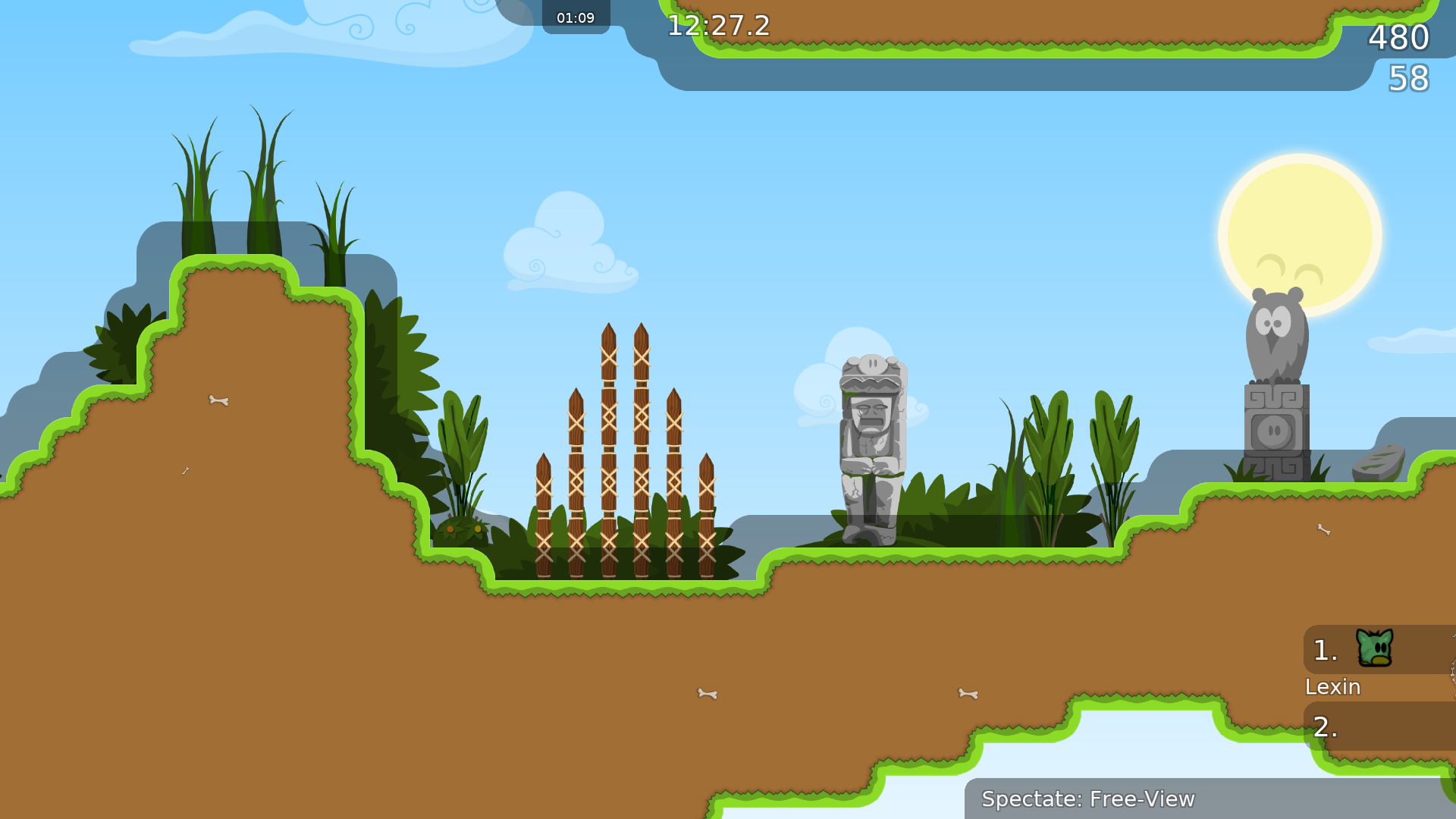Click the score value 58
Screen dimensions: 1456x819
(x=1408, y=77)
